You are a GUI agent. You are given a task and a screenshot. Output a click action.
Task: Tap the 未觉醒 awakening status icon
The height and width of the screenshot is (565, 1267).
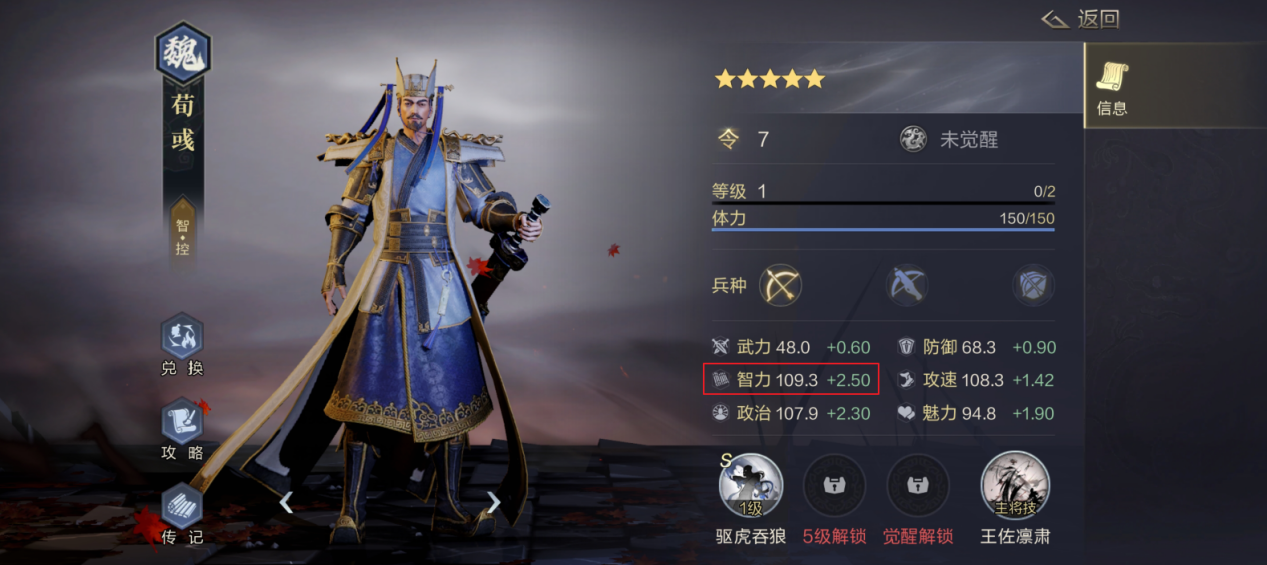click(912, 139)
